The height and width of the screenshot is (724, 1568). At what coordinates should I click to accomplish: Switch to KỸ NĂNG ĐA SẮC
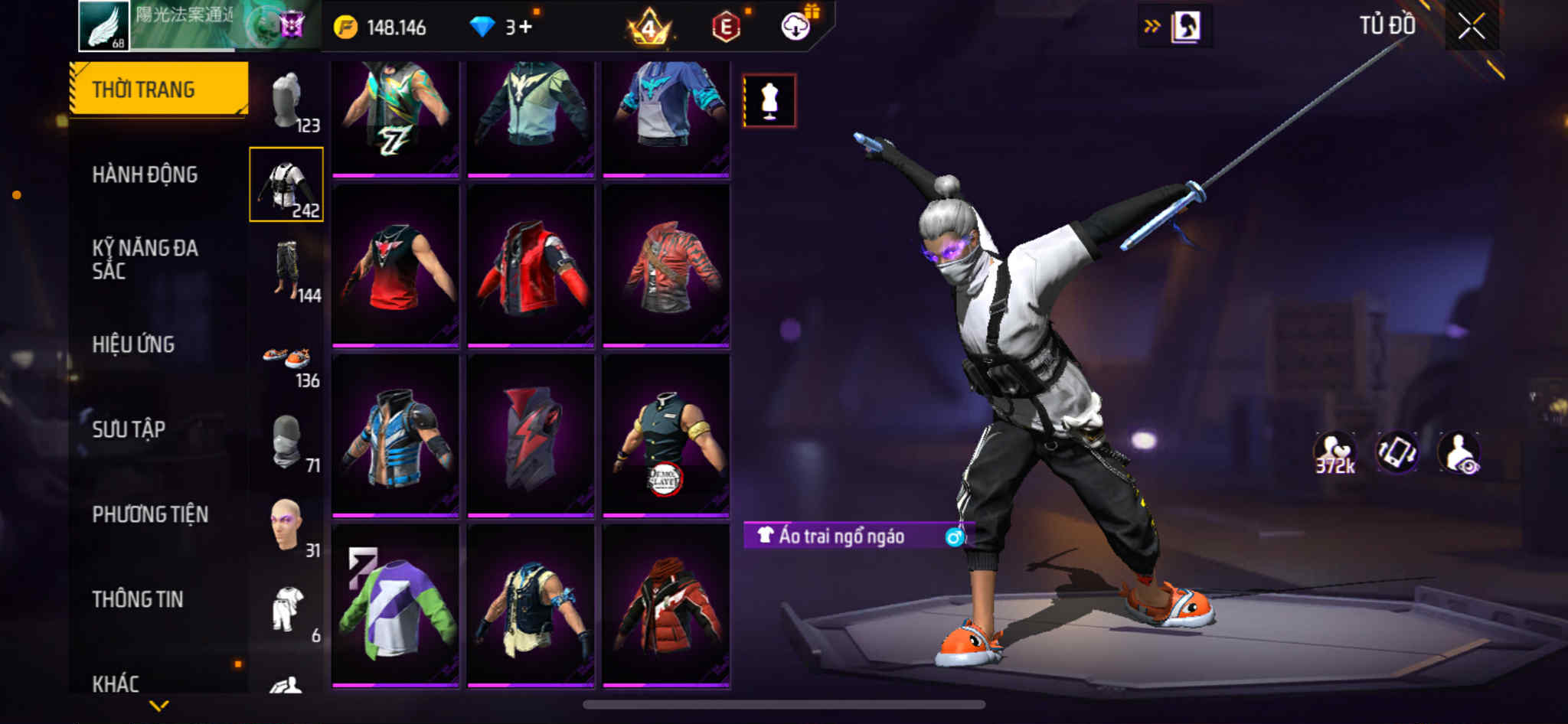point(145,259)
